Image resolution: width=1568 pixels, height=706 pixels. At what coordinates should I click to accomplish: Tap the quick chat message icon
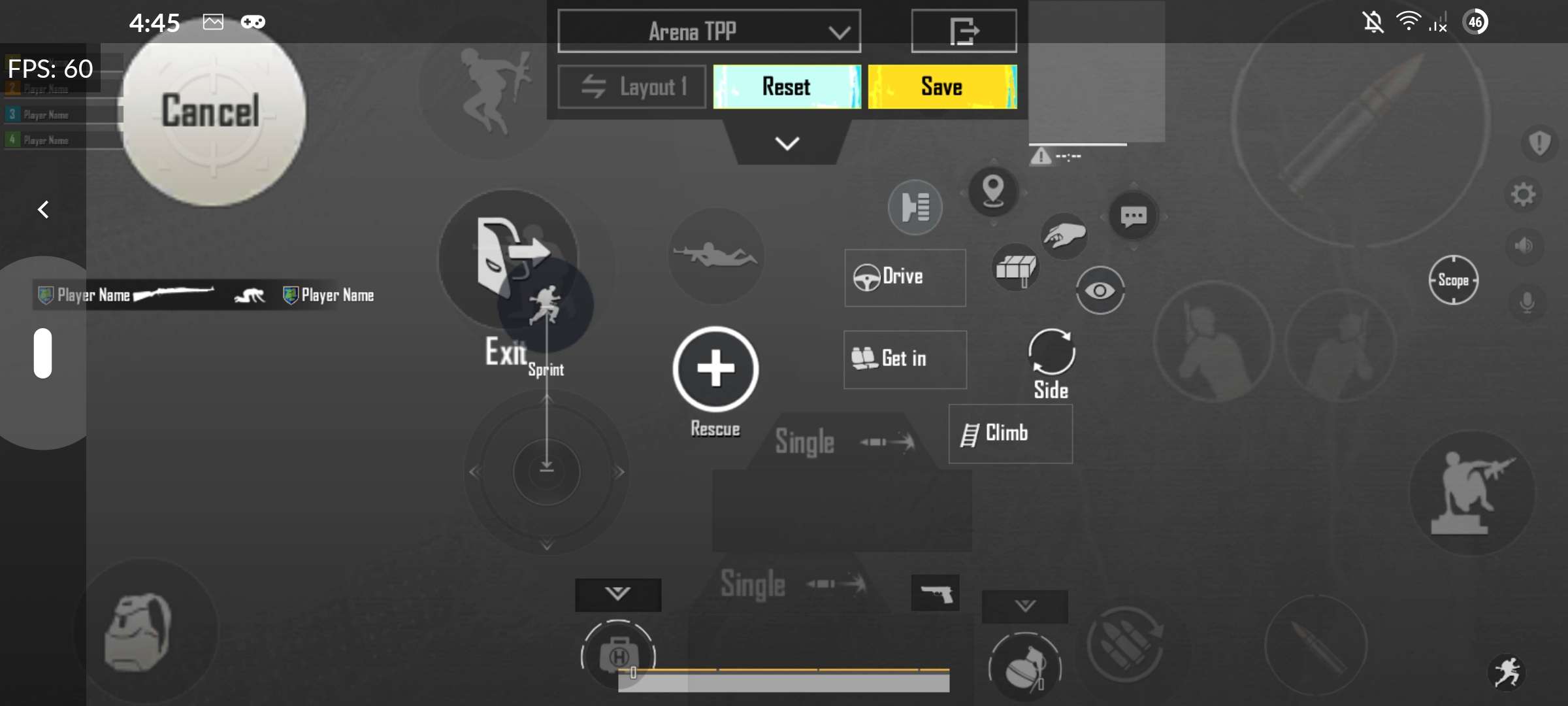(1135, 216)
